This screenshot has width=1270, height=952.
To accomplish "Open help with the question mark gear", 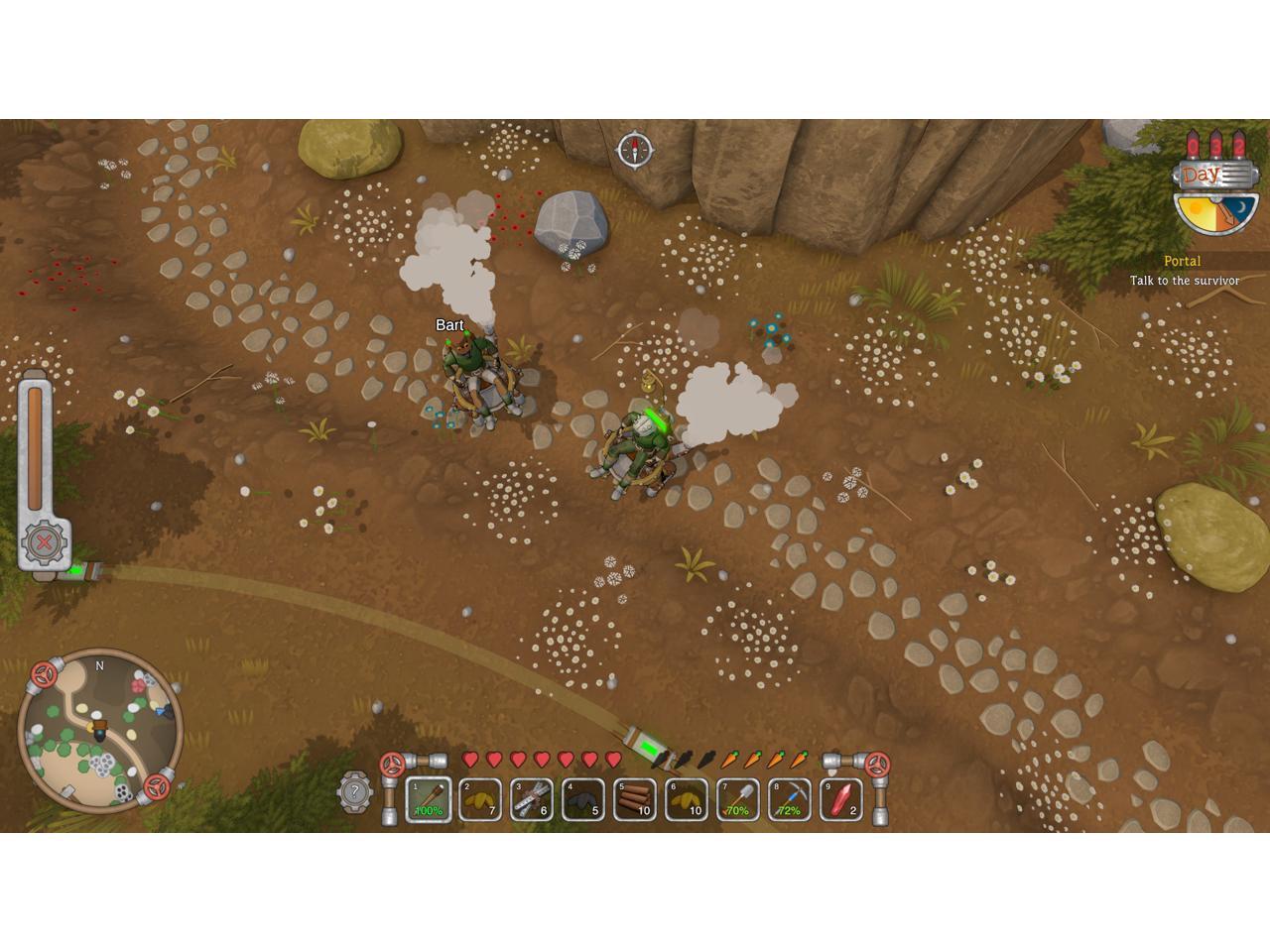I will (355, 791).
